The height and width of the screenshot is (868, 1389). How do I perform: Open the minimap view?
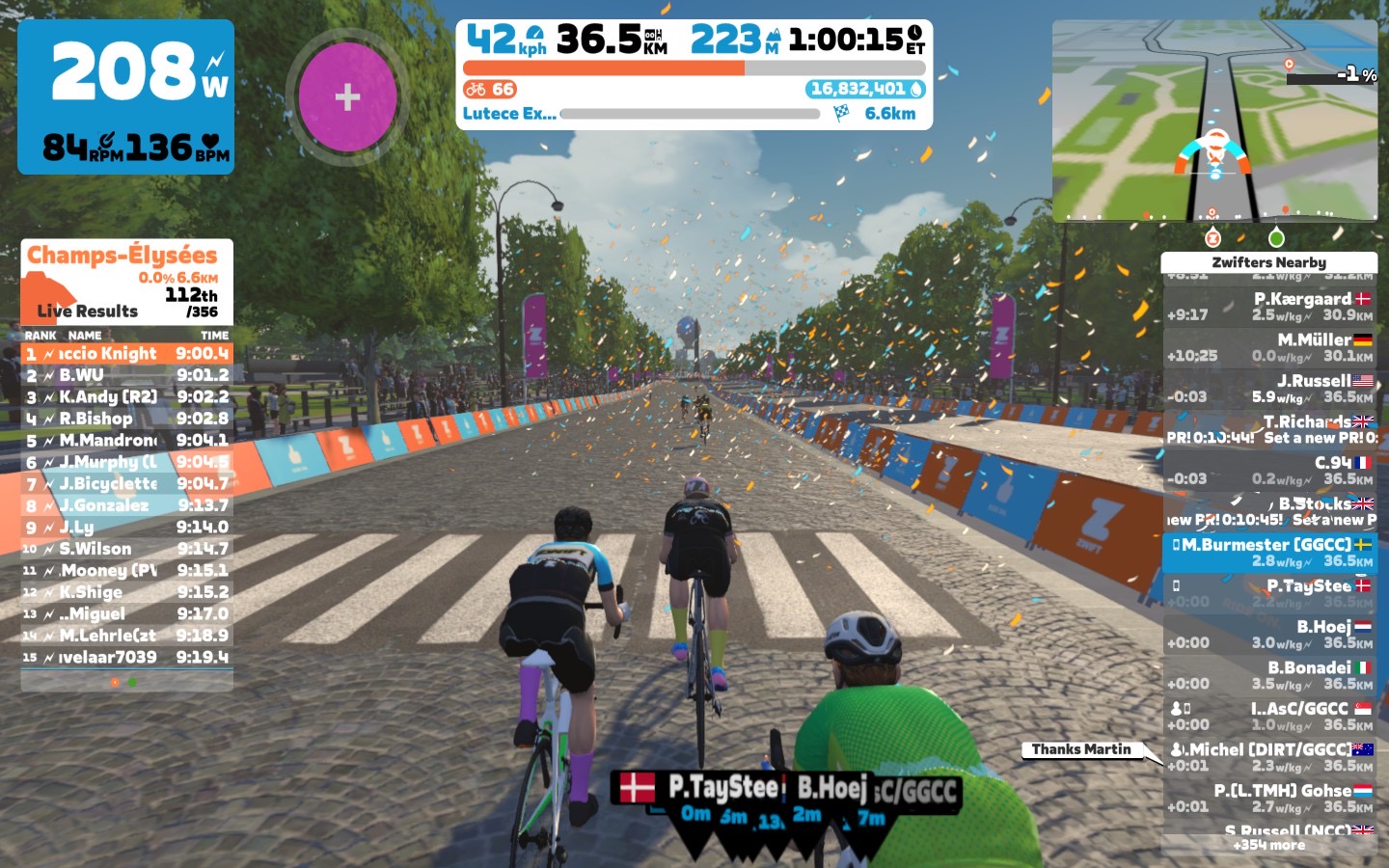tap(1214, 122)
